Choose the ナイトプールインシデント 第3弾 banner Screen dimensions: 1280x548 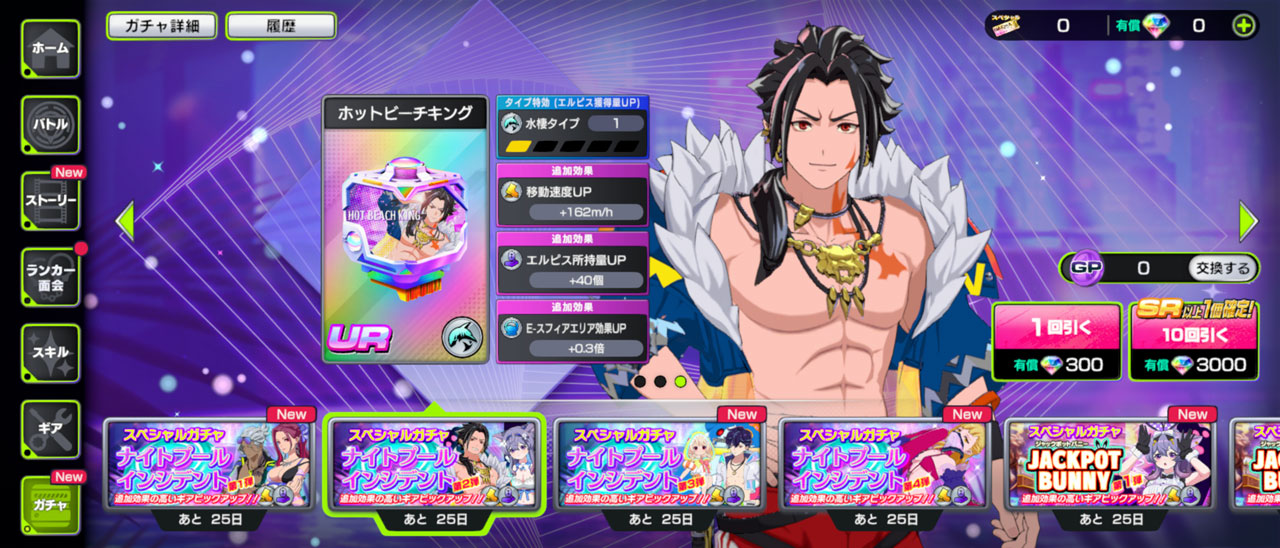(x=661, y=464)
